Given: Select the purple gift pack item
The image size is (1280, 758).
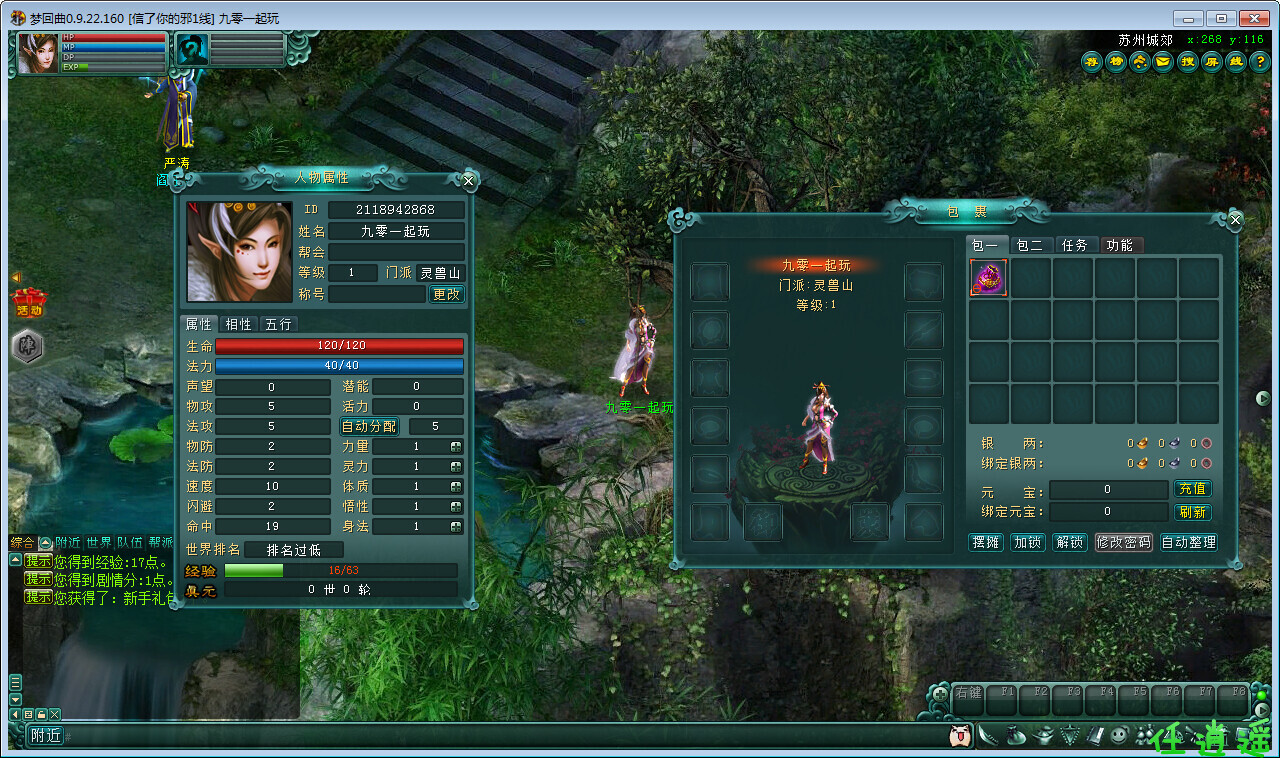Looking at the screenshot, I should (x=988, y=277).
